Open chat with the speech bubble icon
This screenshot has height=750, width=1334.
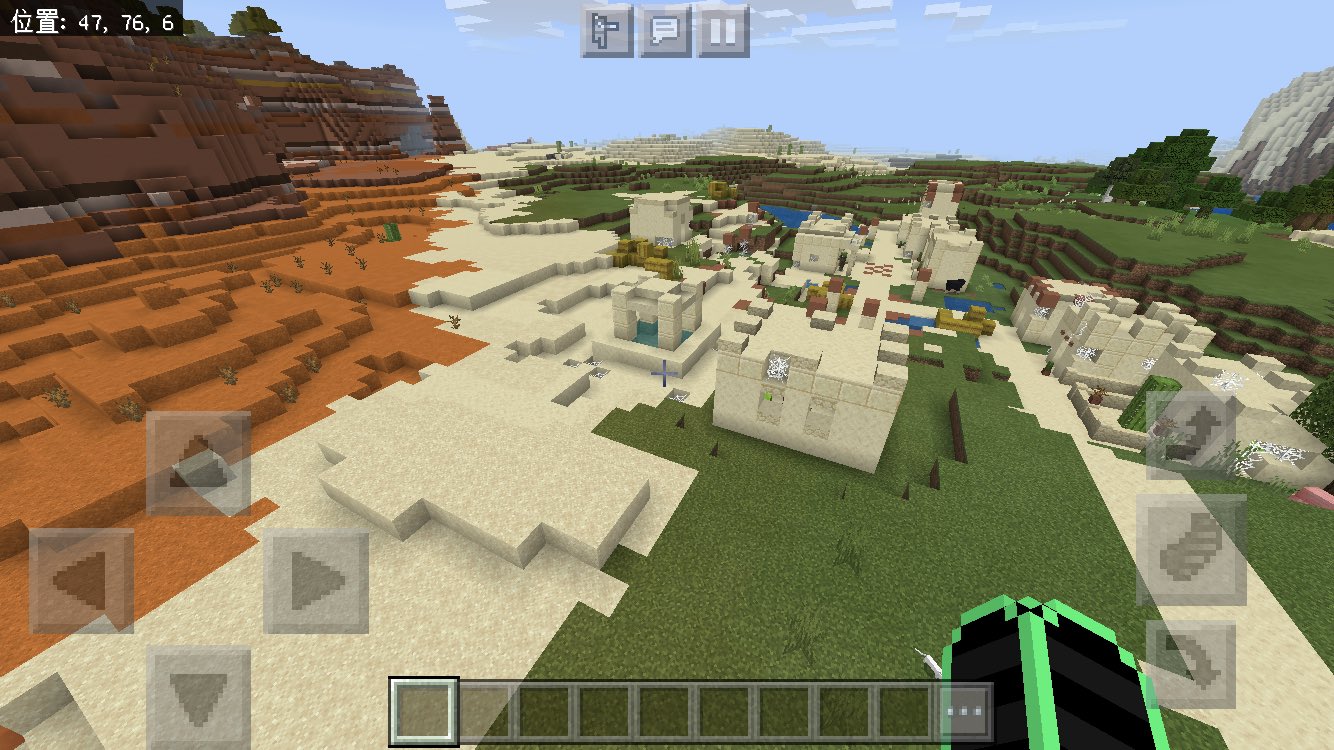pos(663,30)
